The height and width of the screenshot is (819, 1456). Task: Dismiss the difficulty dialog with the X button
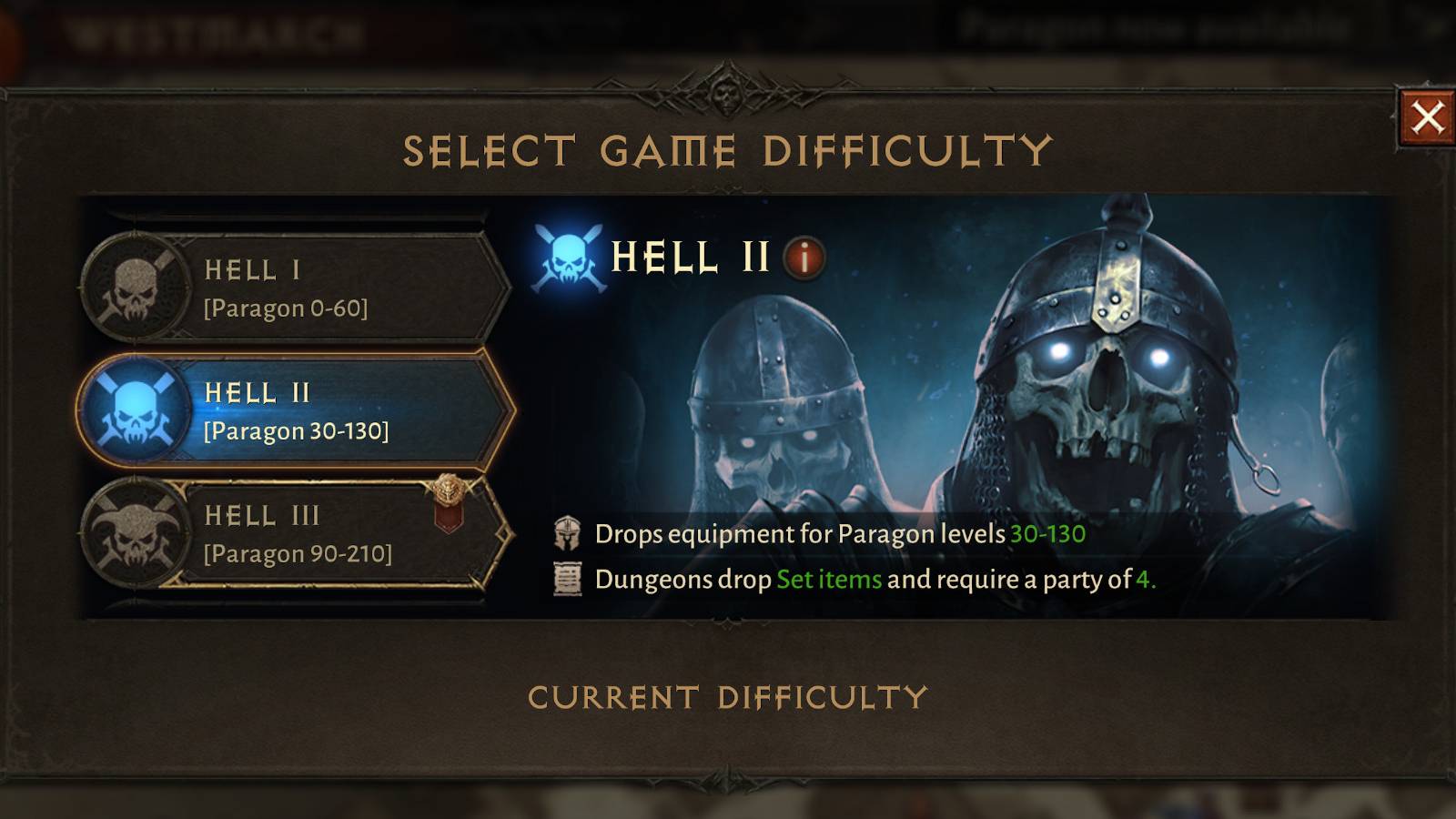point(1430,116)
